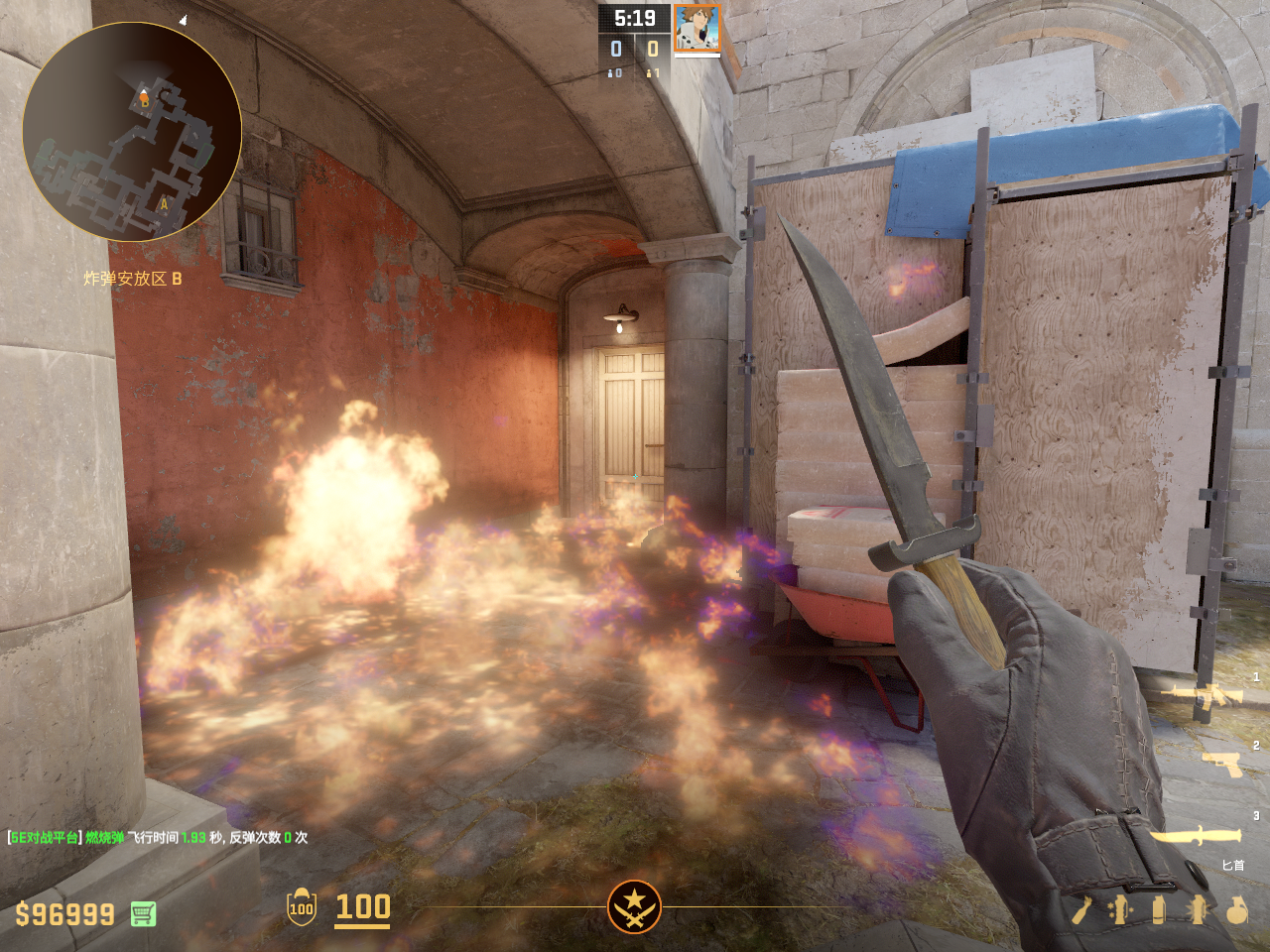Open the buy menu cart icon

(x=143, y=913)
